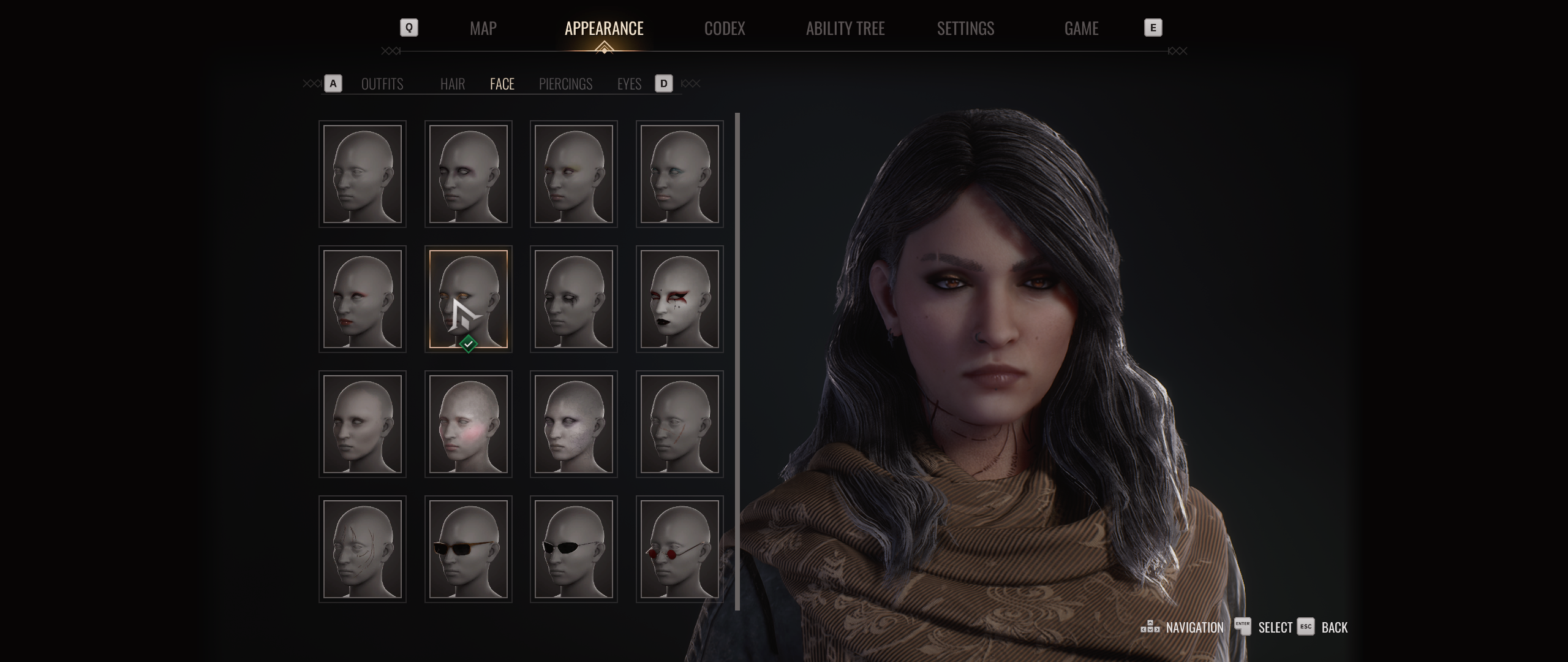
Task: Click the currently equipped checkmarked face
Action: click(468, 299)
